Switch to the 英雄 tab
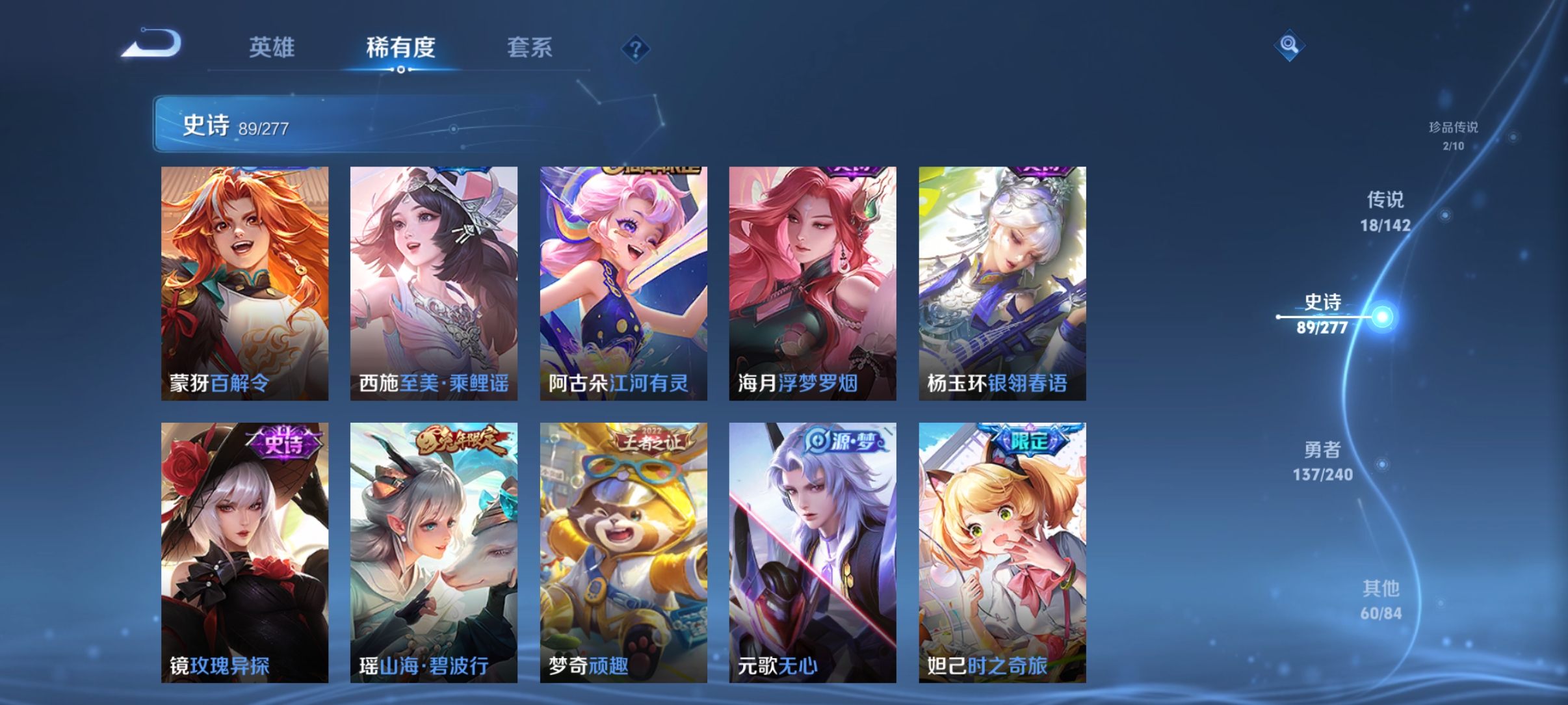The width and height of the screenshot is (1568, 705). click(272, 48)
